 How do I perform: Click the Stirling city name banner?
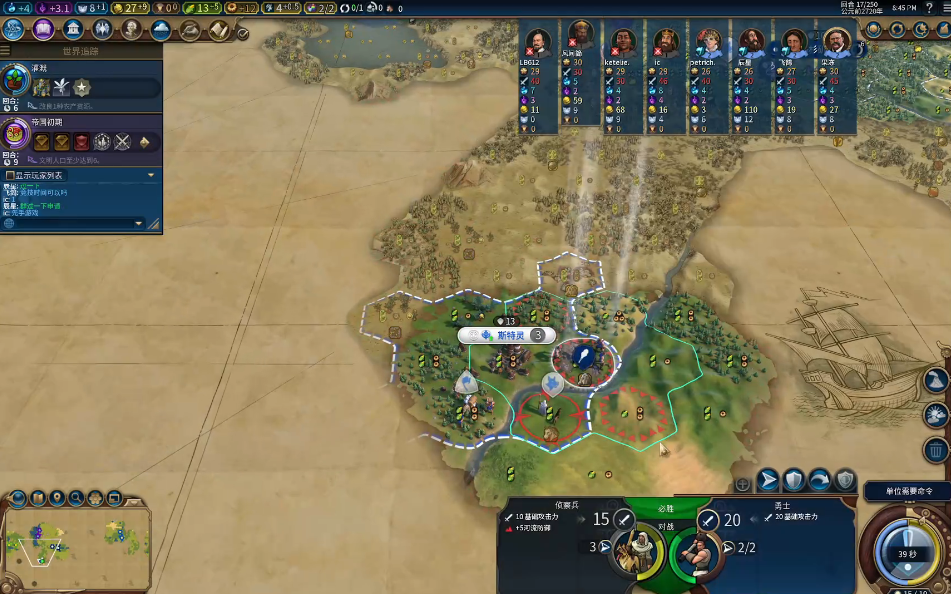tap(510, 336)
